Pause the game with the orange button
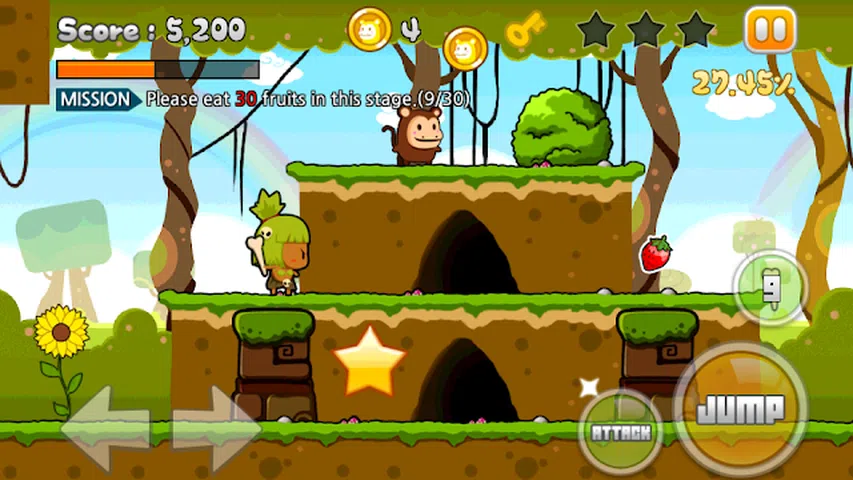 coord(770,30)
